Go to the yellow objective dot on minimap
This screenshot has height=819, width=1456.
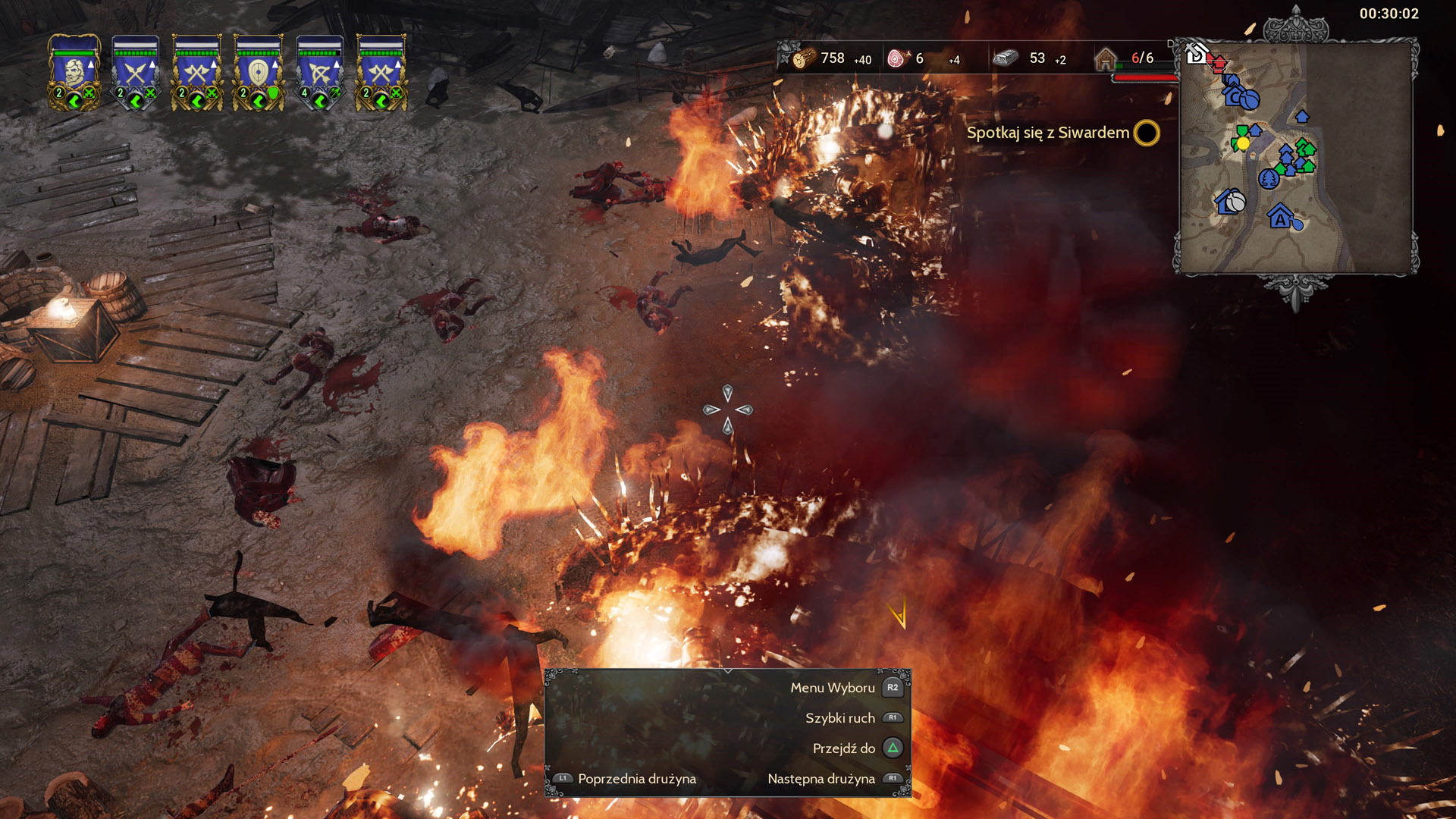[1243, 143]
